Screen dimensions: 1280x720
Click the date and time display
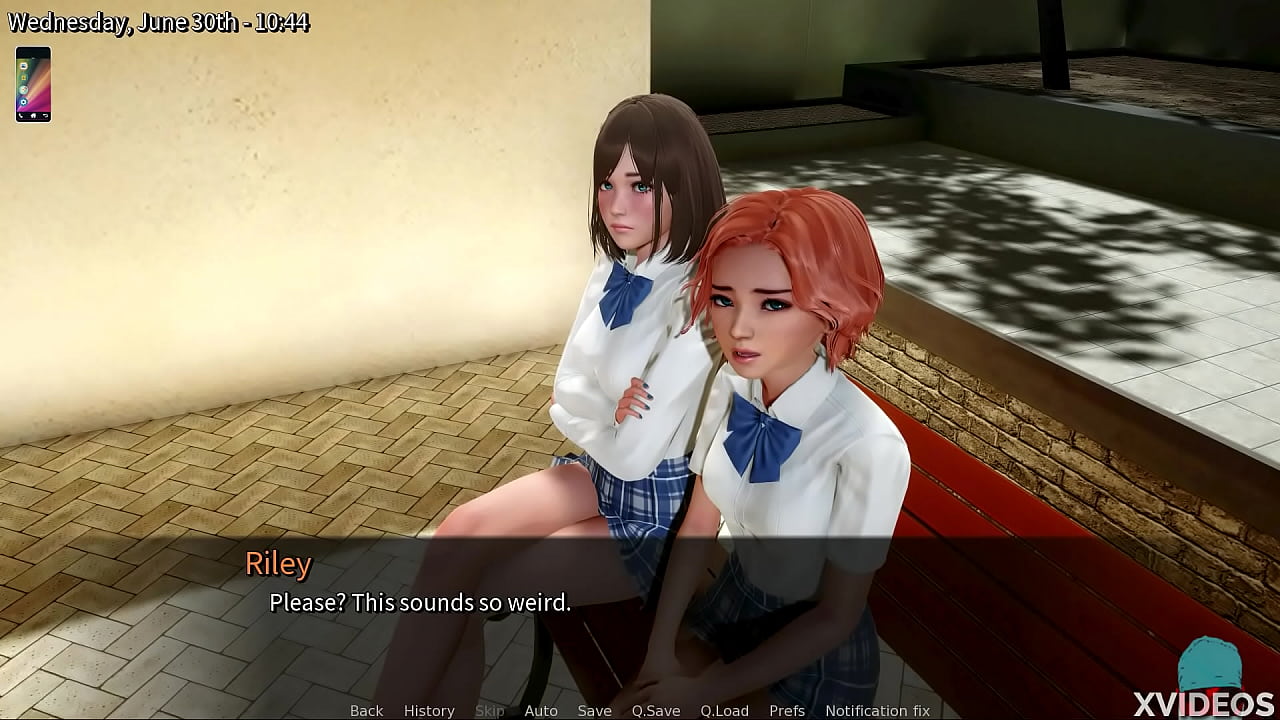pyautogui.click(x=160, y=21)
